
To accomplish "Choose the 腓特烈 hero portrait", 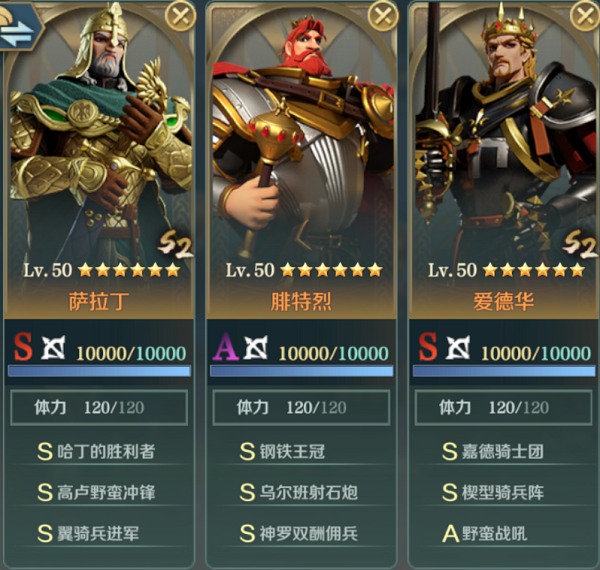I will (x=300, y=140).
